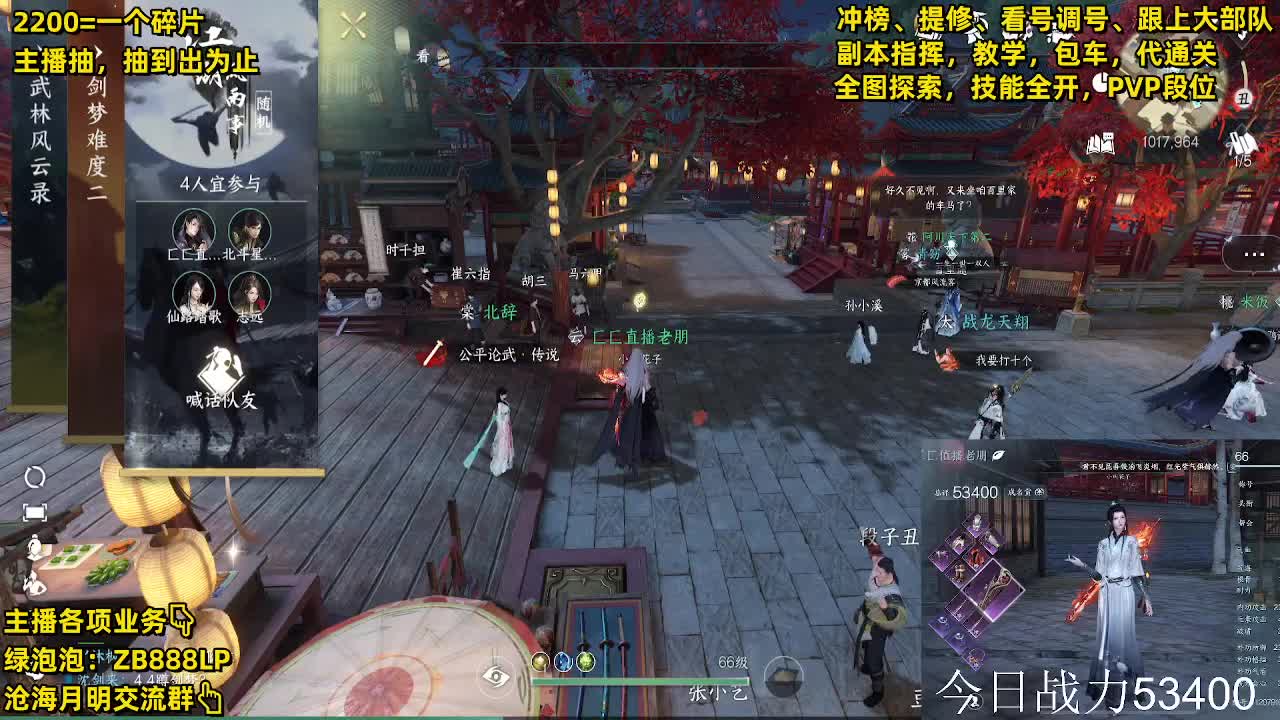Viewport: 1280px width, 720px height.
Task: Click the leaf icon on the player info panel
Action: point(998,455)
